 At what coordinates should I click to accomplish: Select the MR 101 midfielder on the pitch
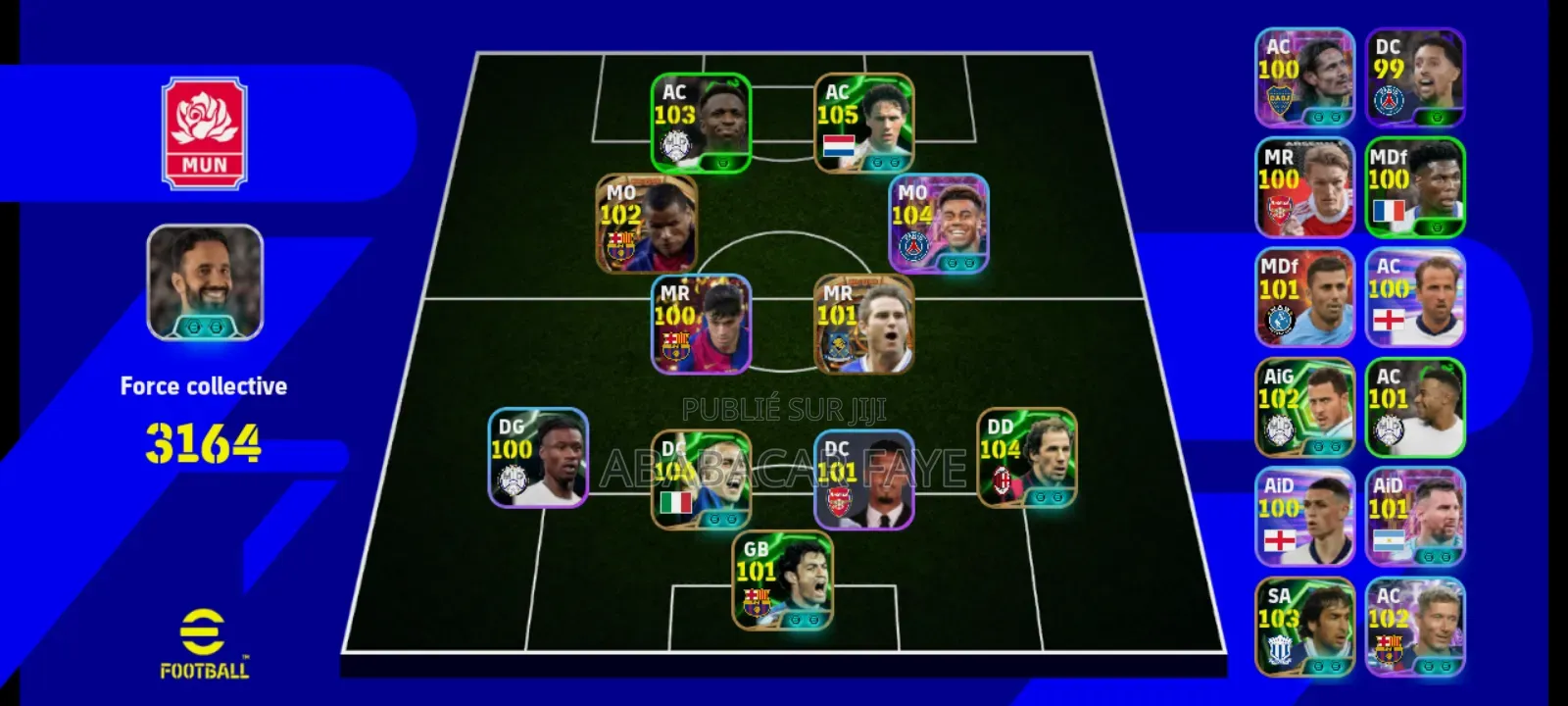point(863,325)
